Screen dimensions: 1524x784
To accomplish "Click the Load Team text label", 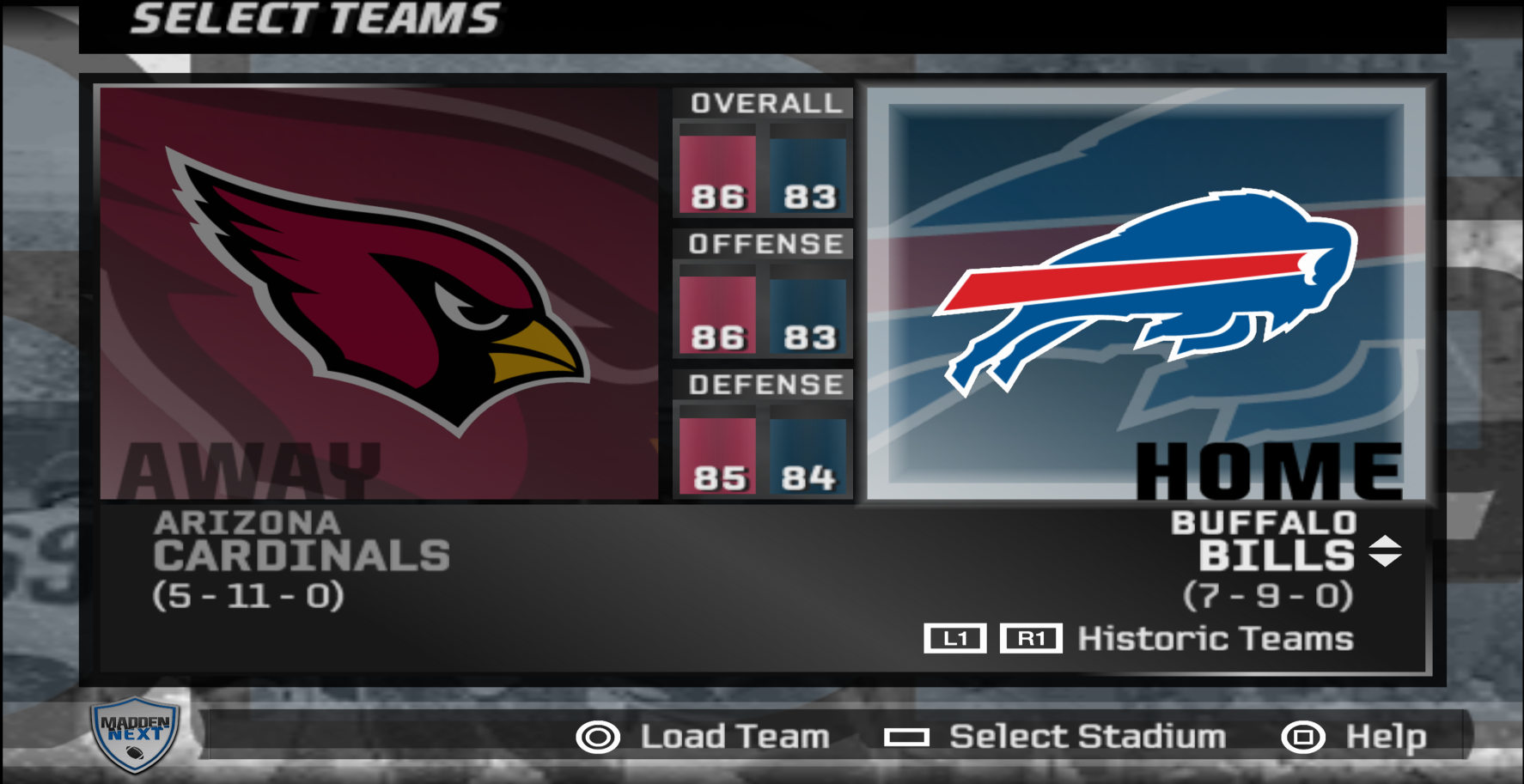I will pos(732,736).
